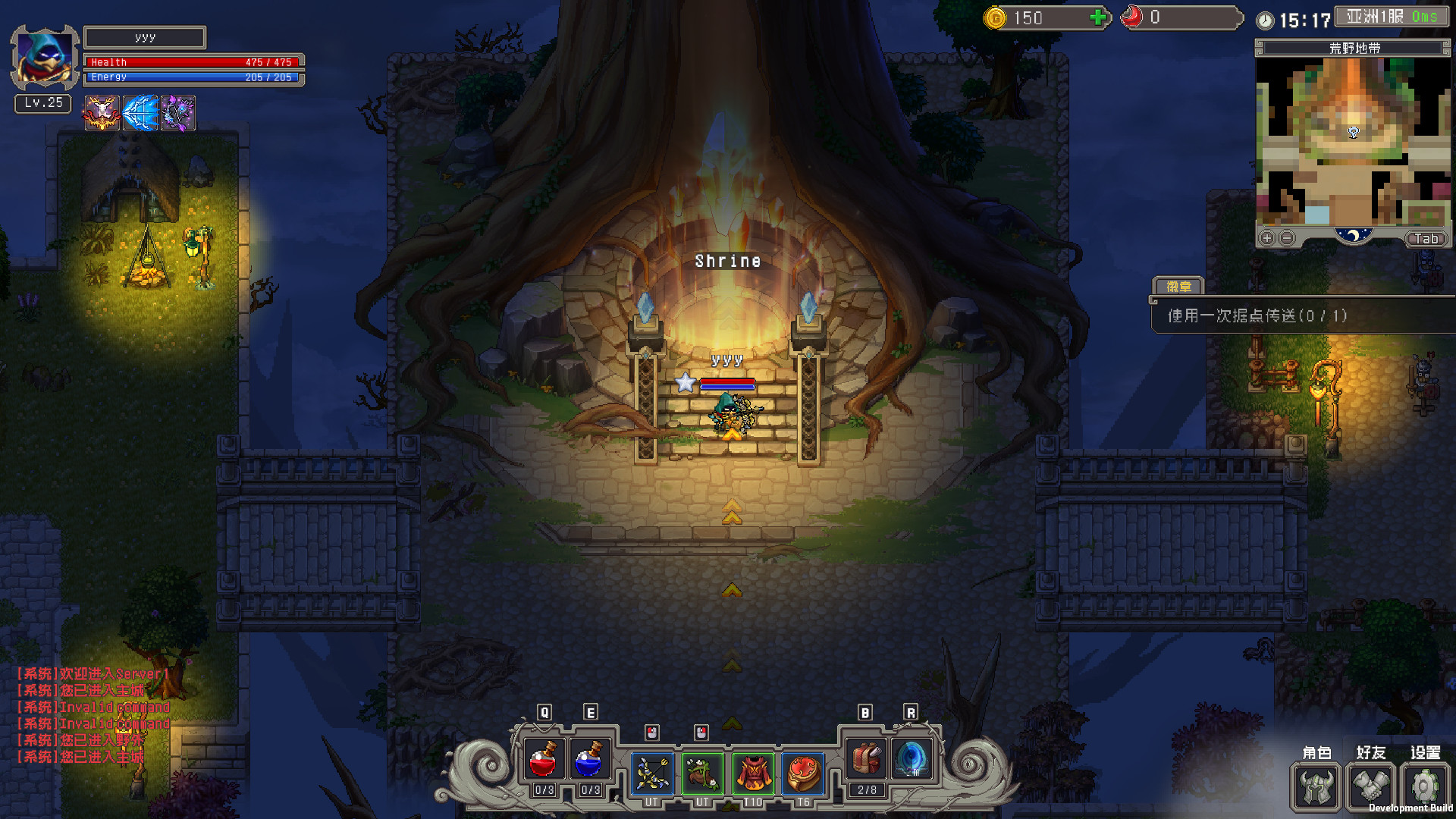Click the minimap zoom-in plus button
1456x819 pixels.
(x=1266, y=237)
